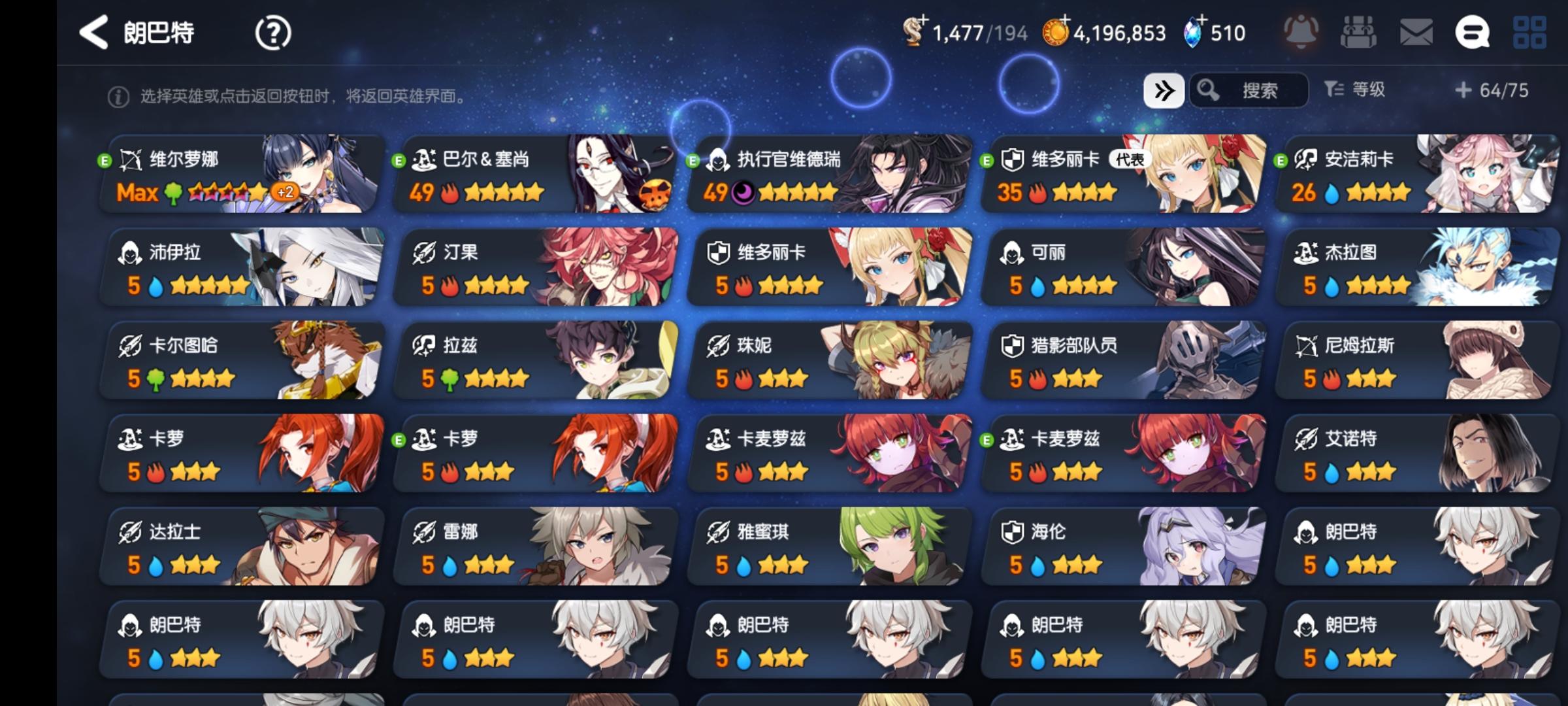Image resolution: width=1568 pixels, height=706 pixels.
Task: Open the QooApp chat logo icon
Action: coord(1472,31)
